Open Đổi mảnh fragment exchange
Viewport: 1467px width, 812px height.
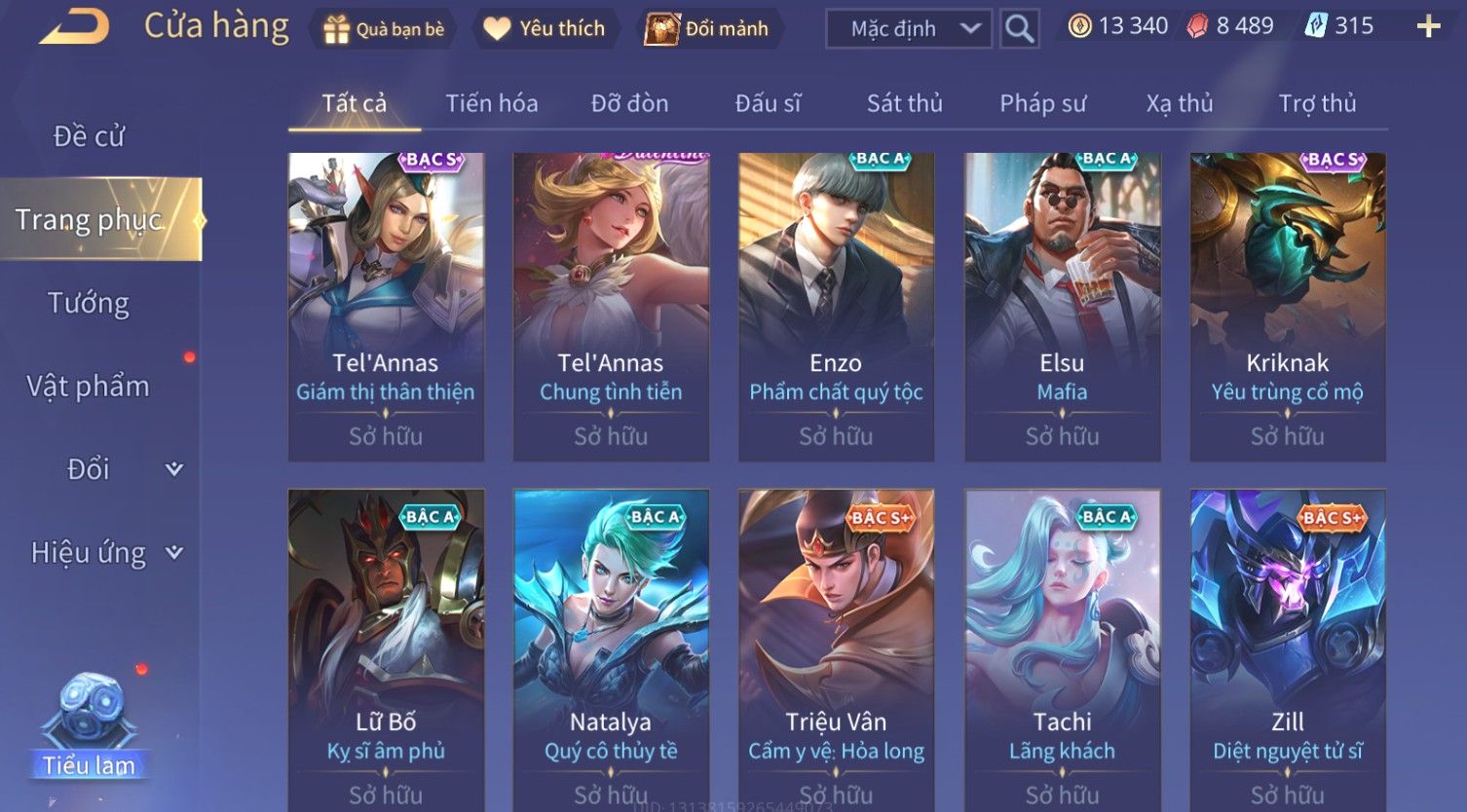[708, 29]
